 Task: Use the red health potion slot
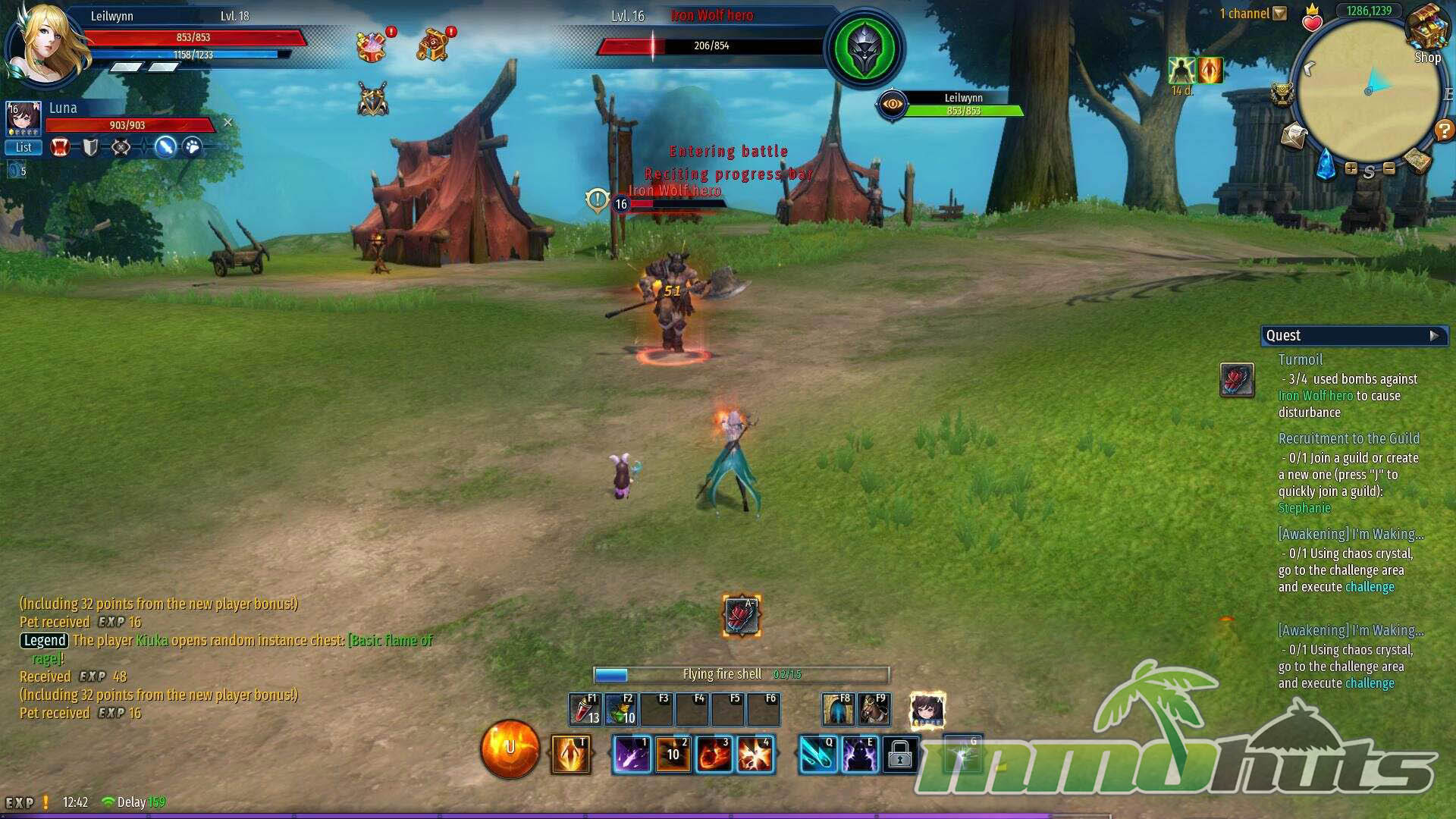(x=585, y=710)
